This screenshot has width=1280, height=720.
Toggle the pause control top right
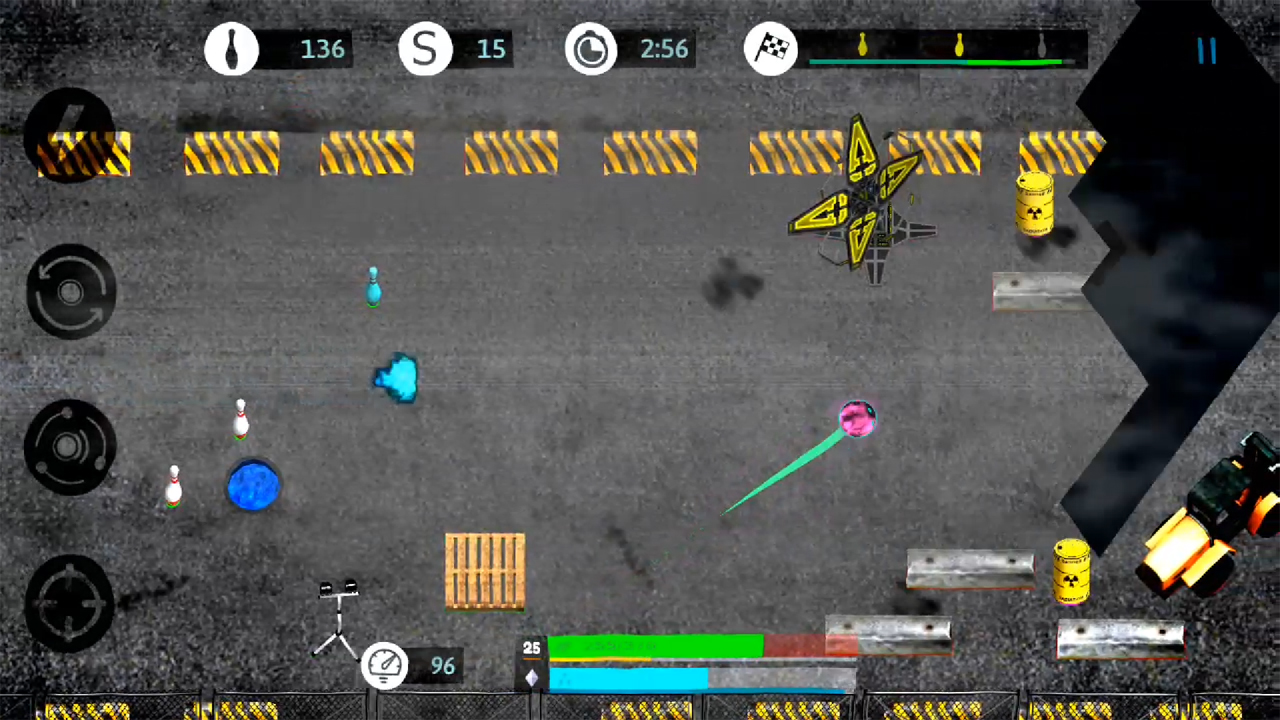click(1206, 52)
